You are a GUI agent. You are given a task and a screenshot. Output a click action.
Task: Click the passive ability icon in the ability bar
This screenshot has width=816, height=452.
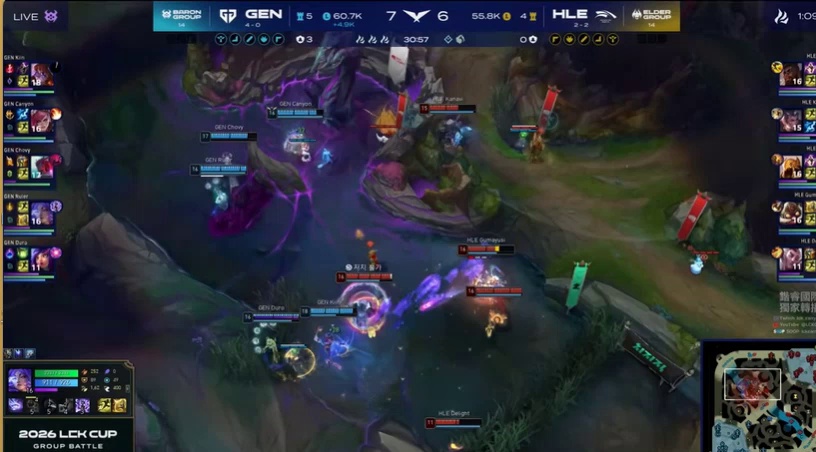coord(16,405)
